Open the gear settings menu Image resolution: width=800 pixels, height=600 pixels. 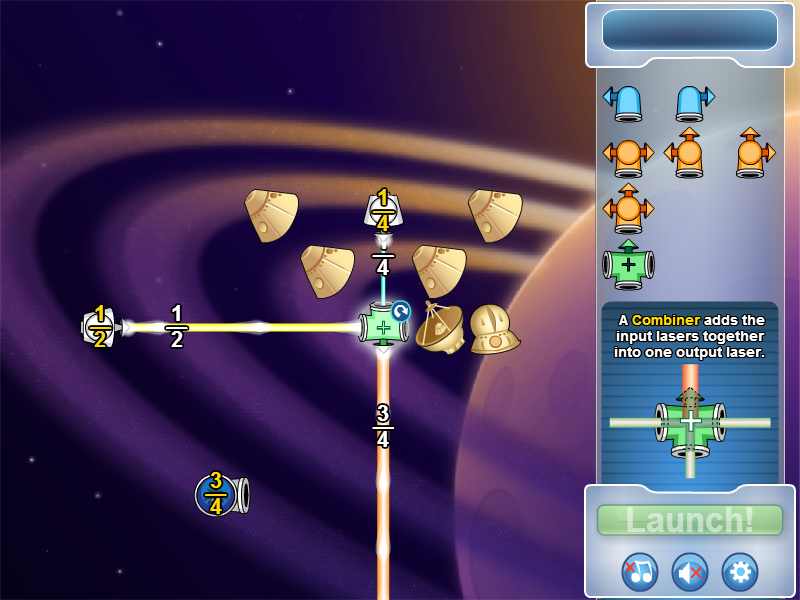740,571
